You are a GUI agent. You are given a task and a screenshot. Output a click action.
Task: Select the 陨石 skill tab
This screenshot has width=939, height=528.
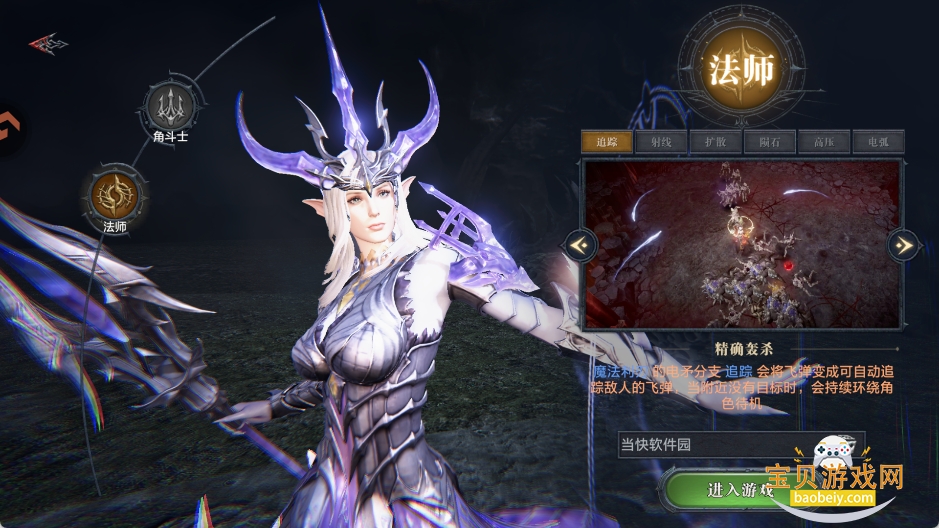[770, 141]
